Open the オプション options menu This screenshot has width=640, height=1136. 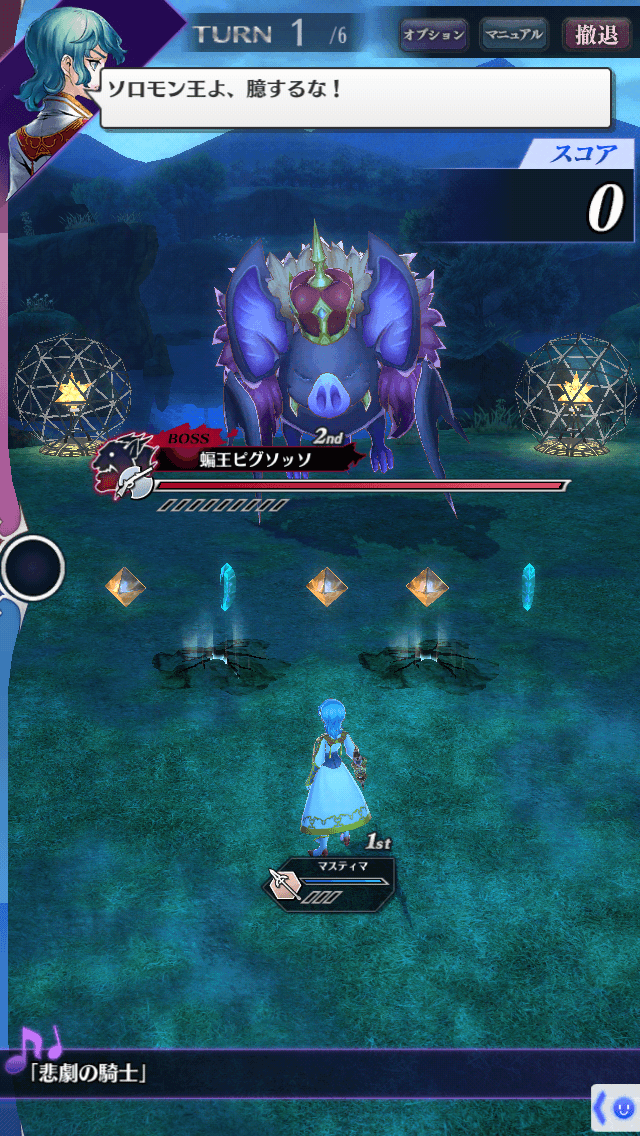tap(433, 35)
